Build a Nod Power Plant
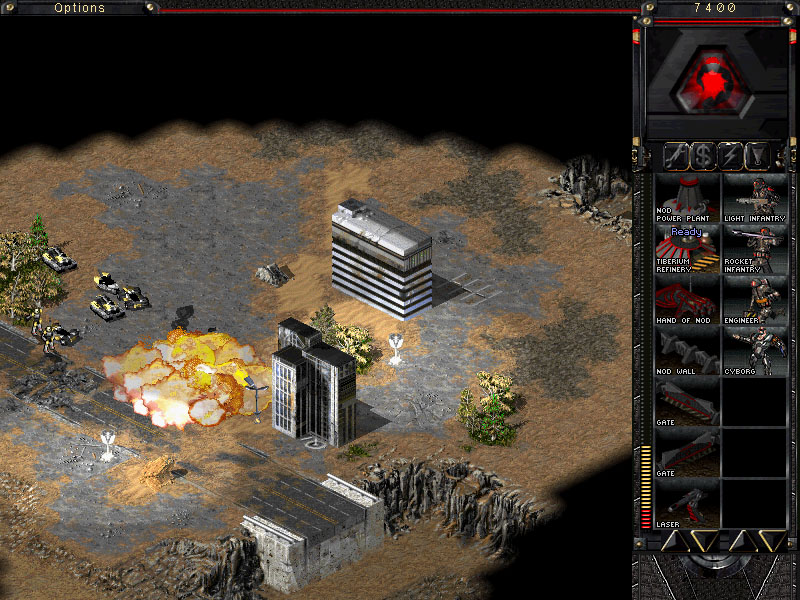 tap(687, 198)
